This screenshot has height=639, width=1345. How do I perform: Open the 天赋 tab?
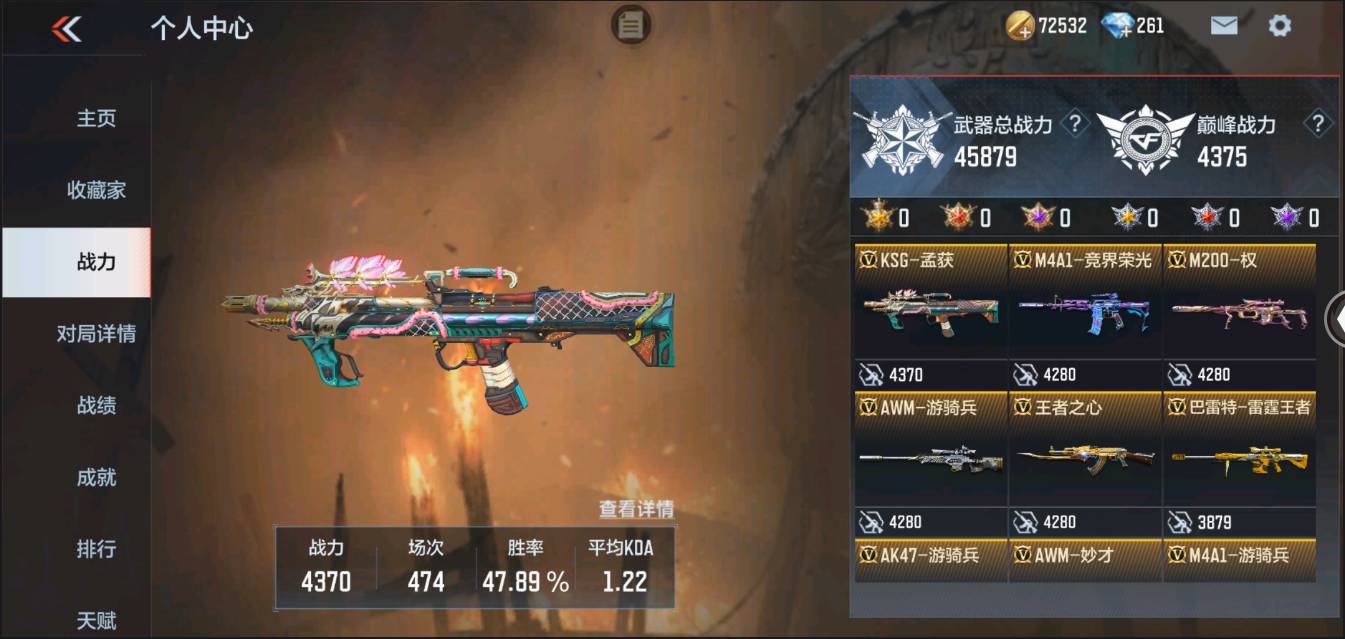96,620
